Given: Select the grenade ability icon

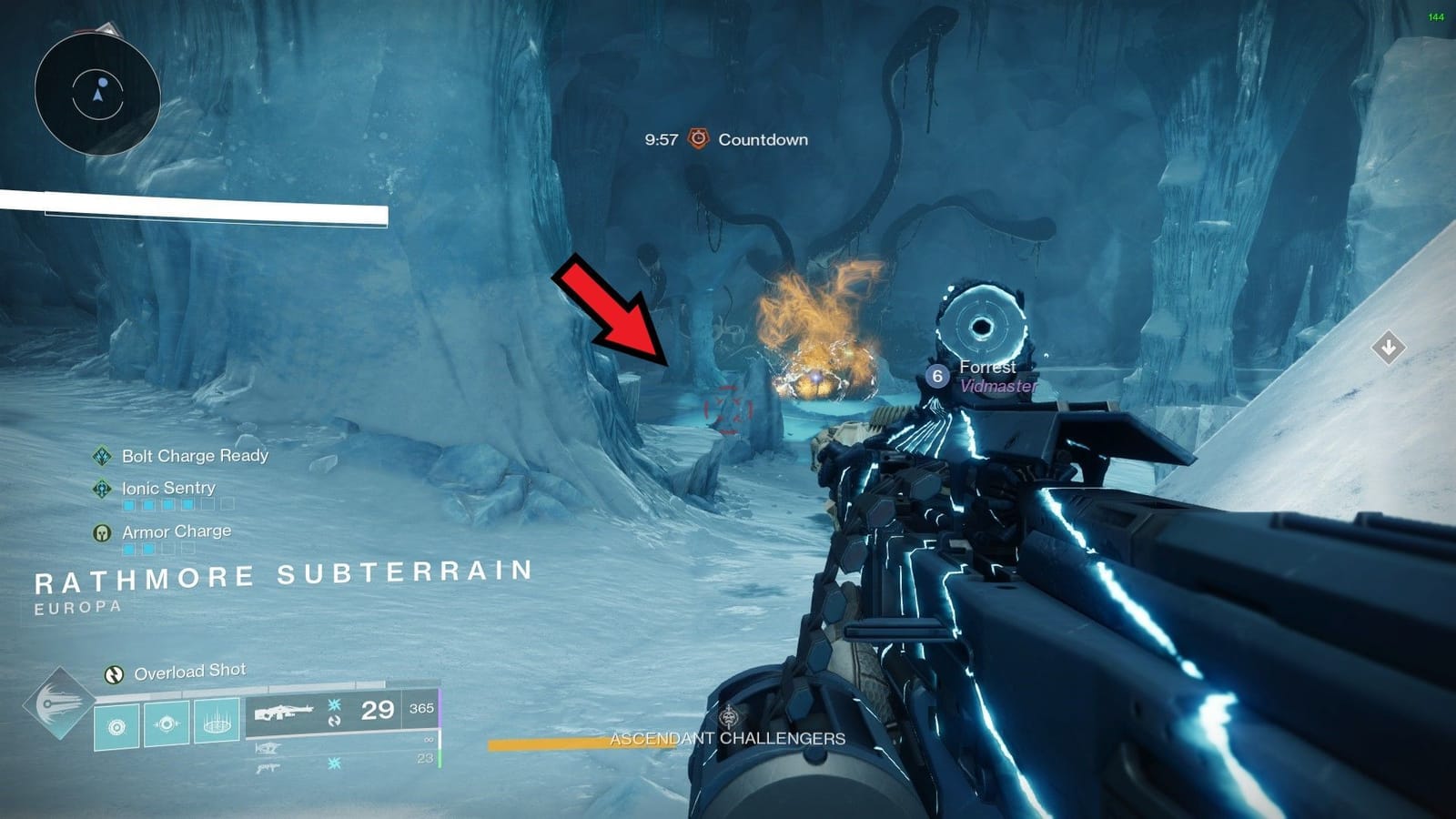Looking at the screenshot, I should pyautogui.click(x=217, y=723).
